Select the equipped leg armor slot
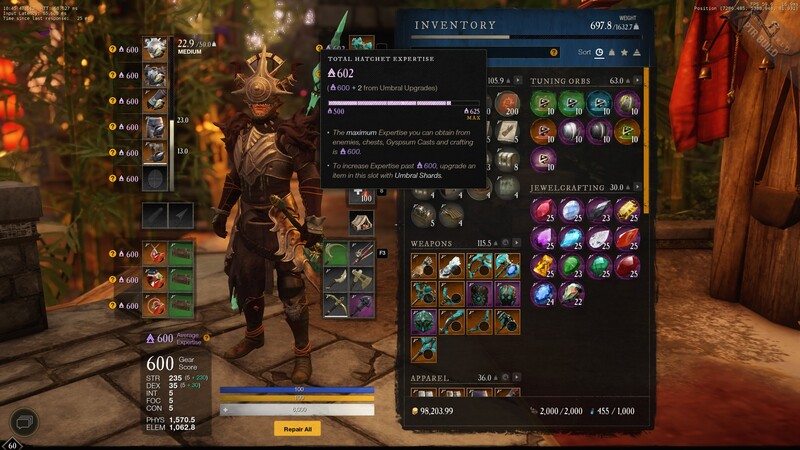Image resolution: width=800 pixels, height=450 pixels. (154, 127)
